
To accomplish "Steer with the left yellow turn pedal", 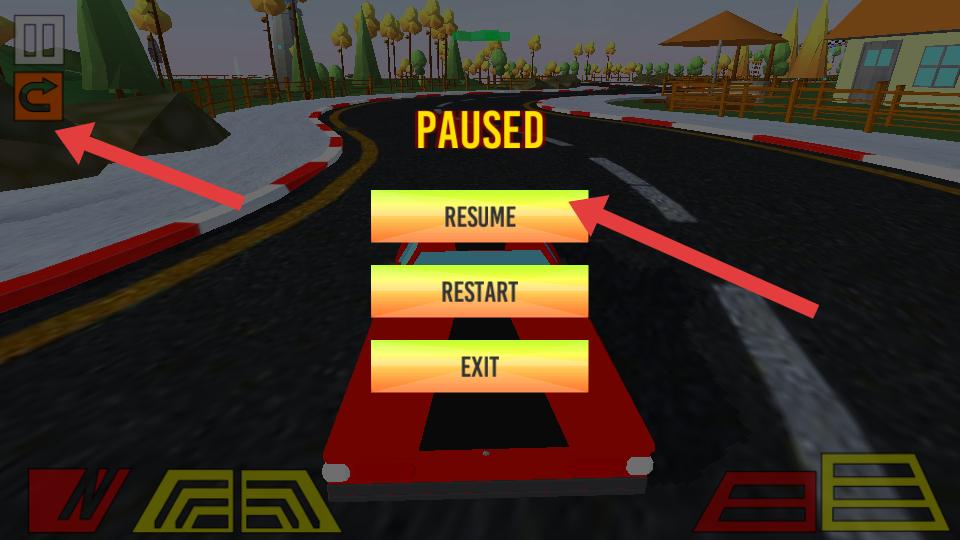I will pyautogui.click(x=192, y=499).
